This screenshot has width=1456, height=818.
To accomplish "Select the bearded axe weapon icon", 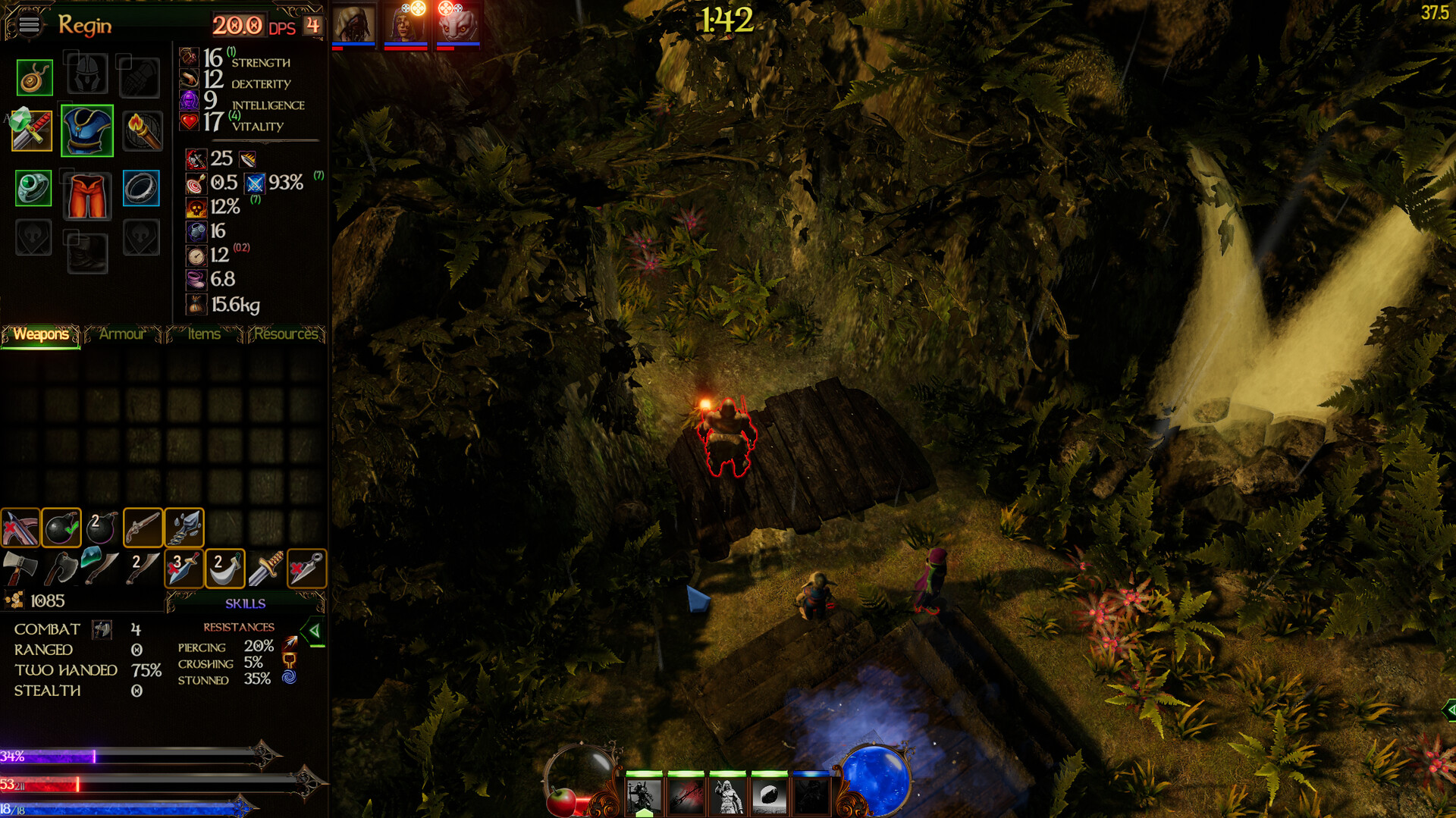I will pos(62,567).
